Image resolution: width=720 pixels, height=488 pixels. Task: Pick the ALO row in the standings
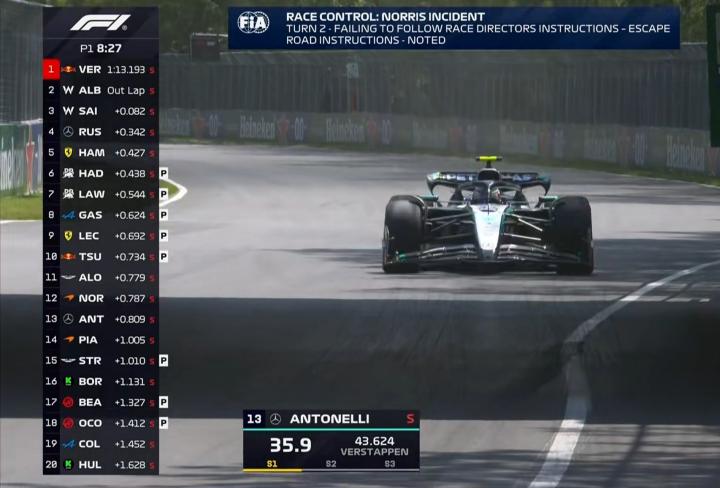point(100,277)
